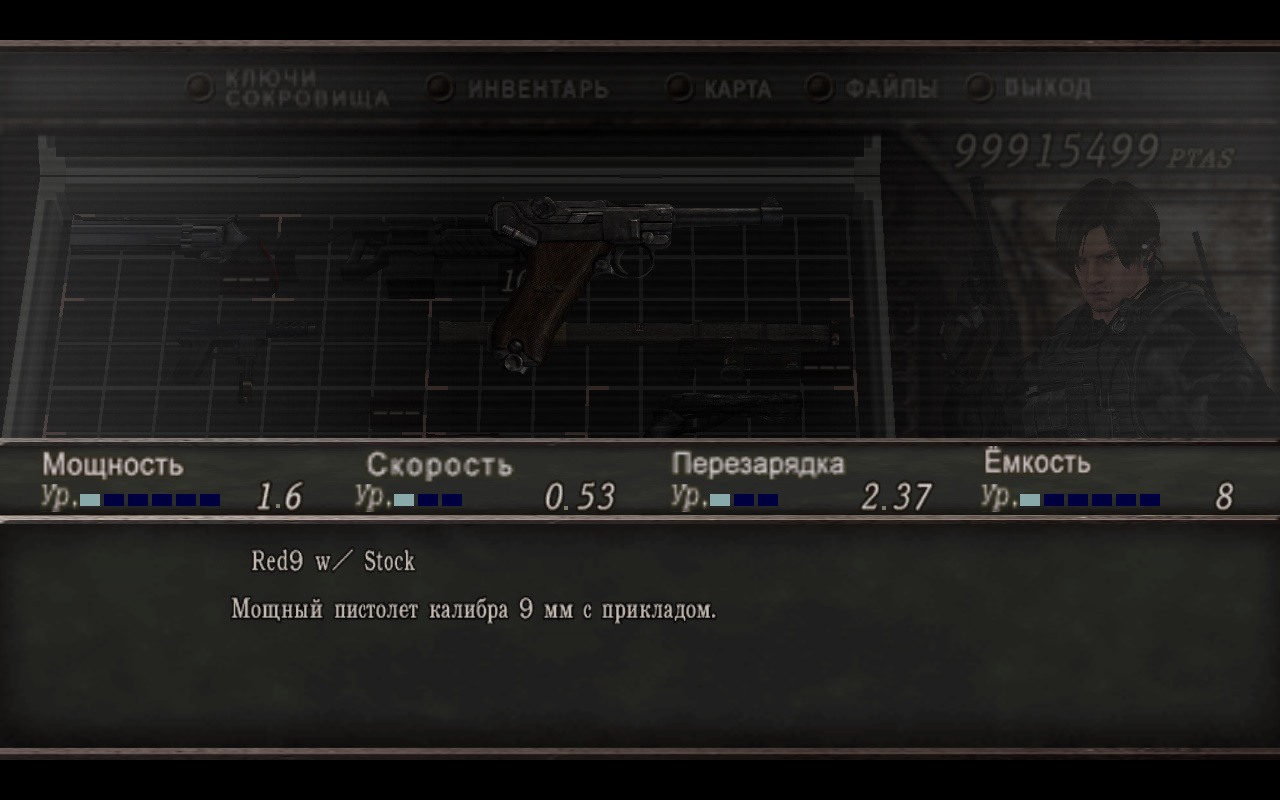Open the Карта map tab
The image size is (1280, 800).
pyautogui.click(x=737, y=89)
